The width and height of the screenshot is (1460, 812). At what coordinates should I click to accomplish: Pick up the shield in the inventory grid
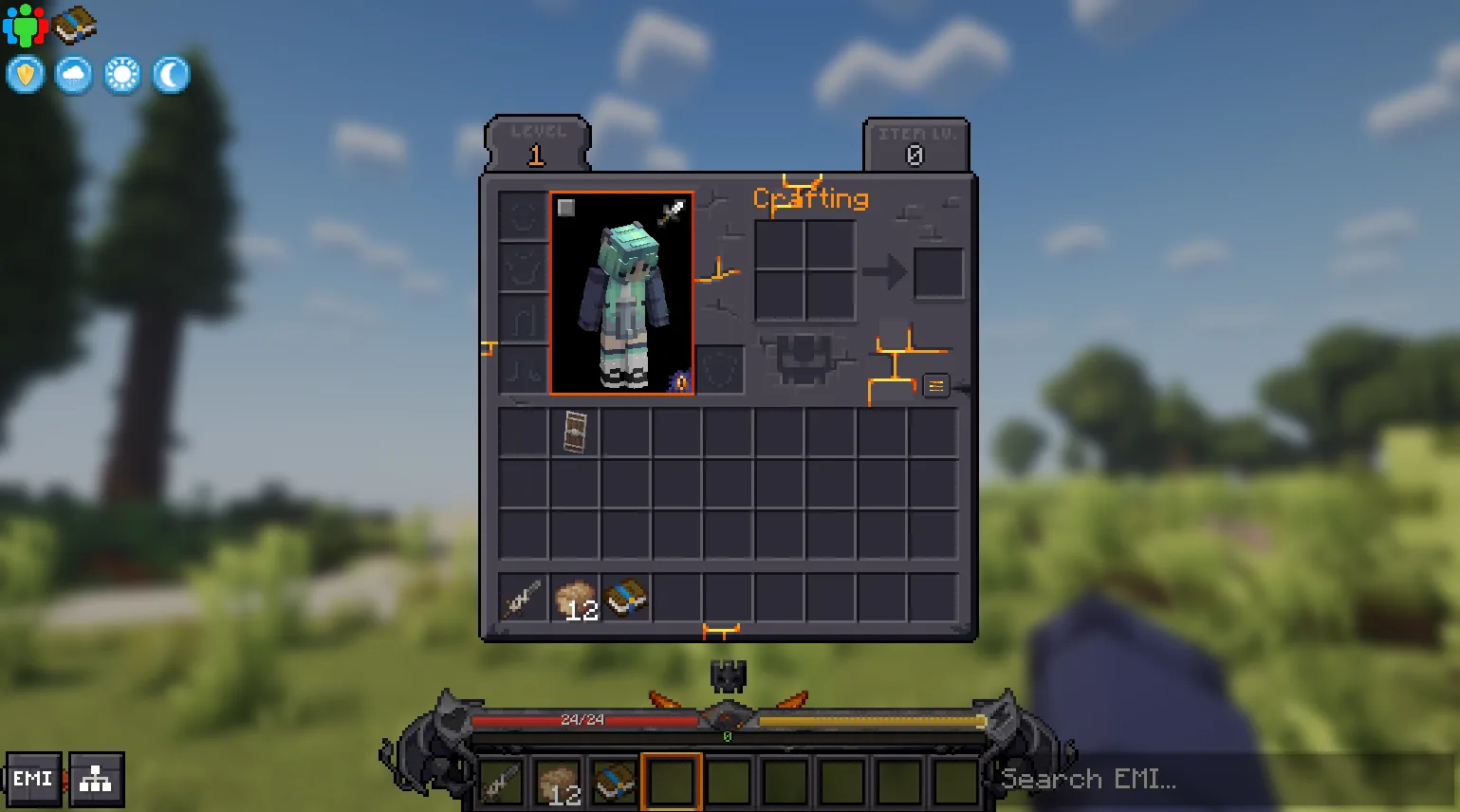[575, 432]
